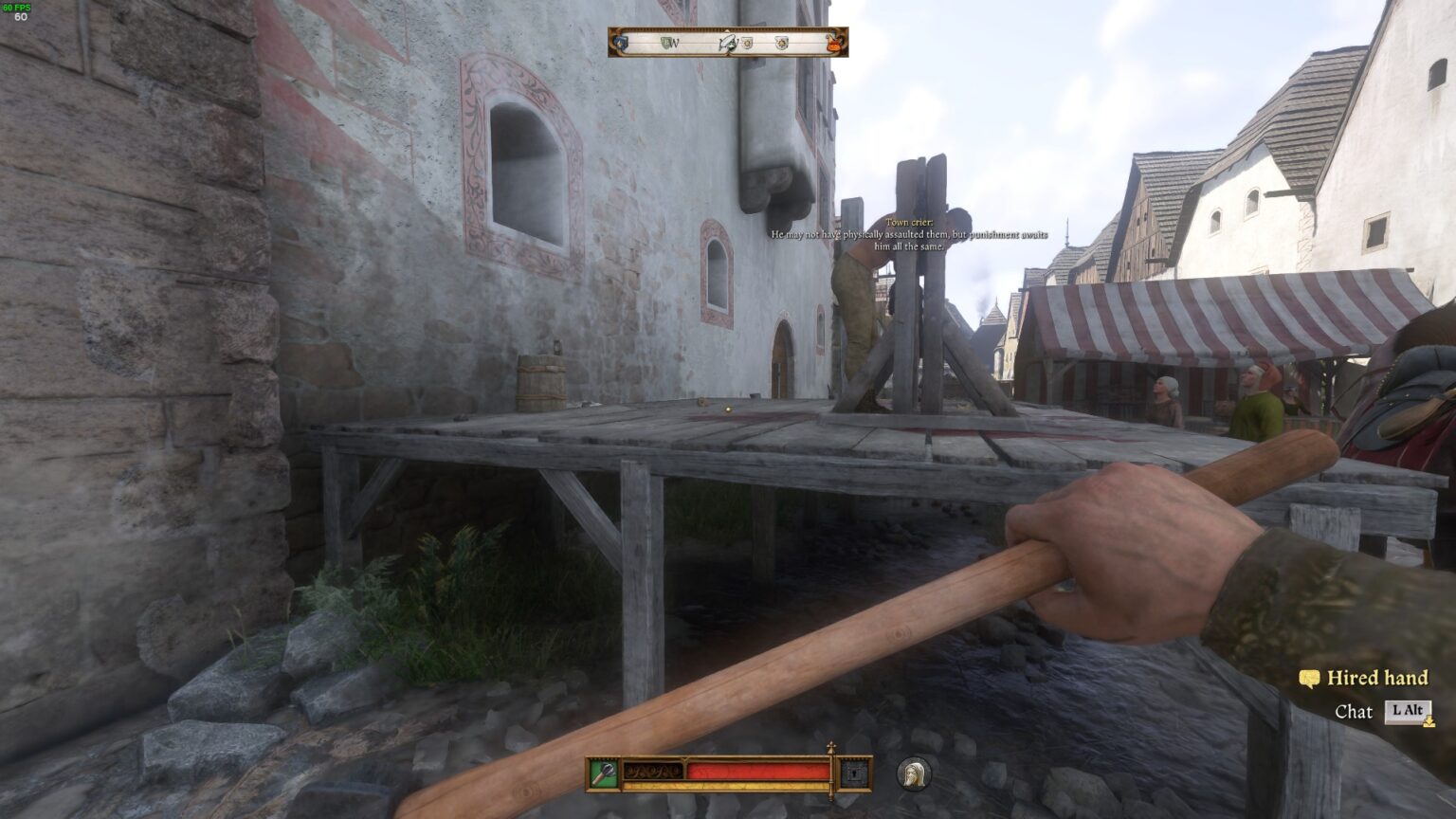
Task: Select the mace weapon icon
Action: (604, 772)
